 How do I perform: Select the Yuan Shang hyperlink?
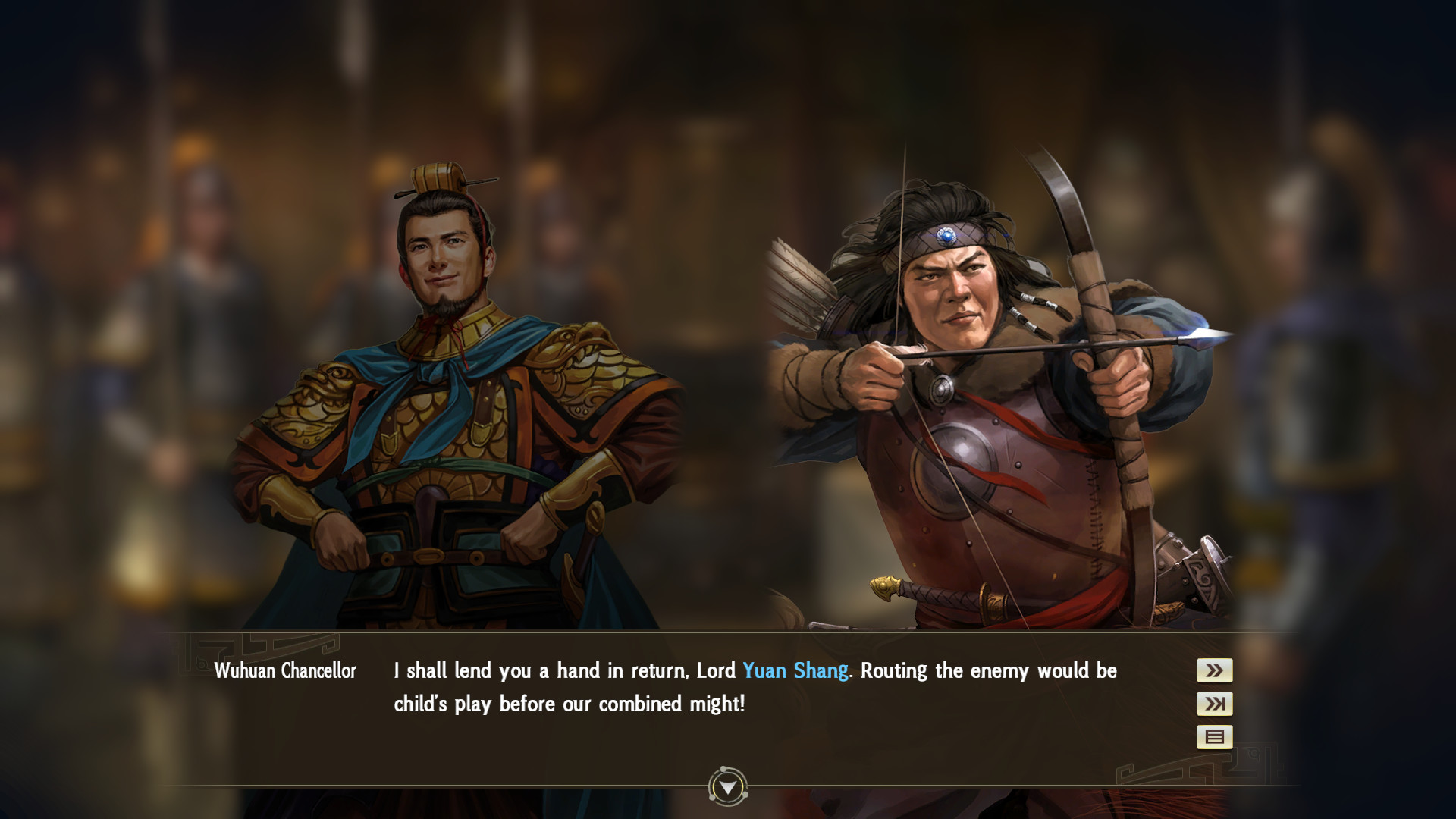(795, 670)
